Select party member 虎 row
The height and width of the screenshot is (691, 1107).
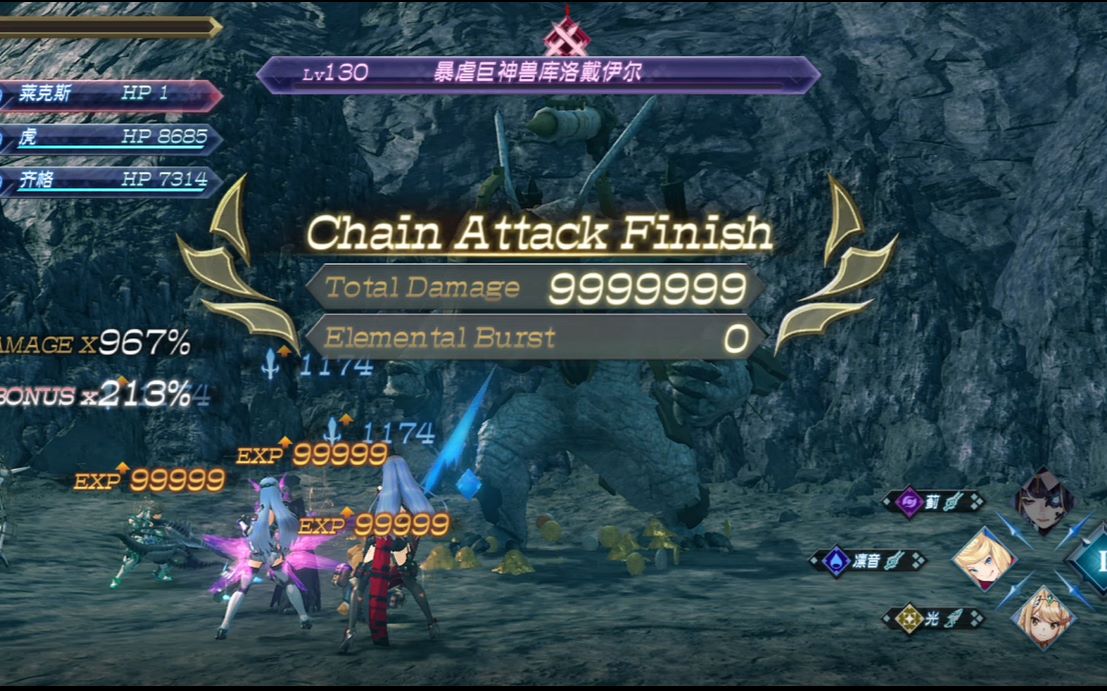108,138
